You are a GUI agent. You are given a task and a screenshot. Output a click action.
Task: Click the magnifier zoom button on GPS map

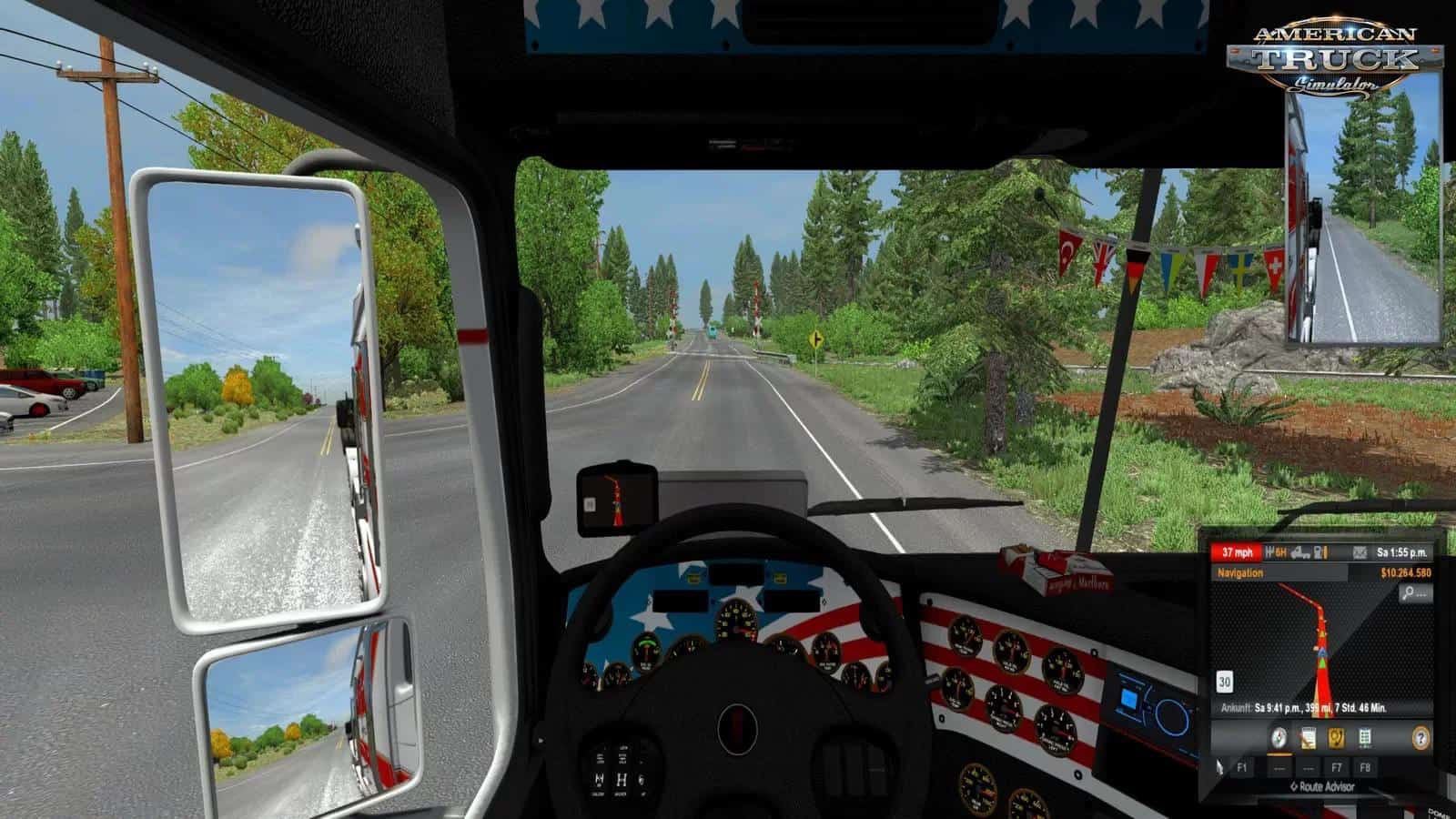click(1413, 593)
